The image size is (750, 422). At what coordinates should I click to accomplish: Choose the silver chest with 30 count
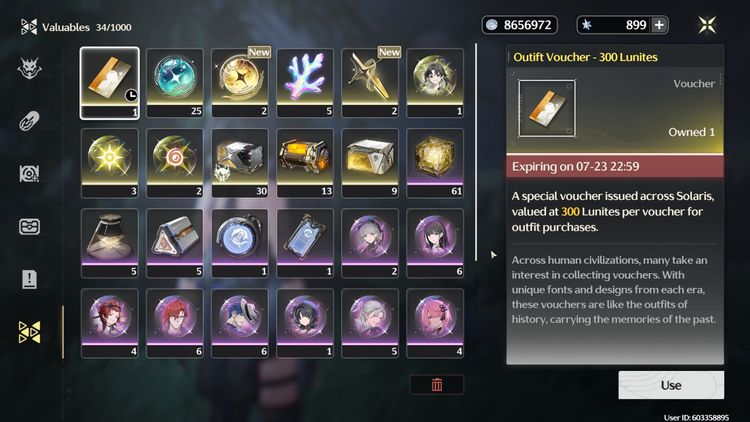[x=240, y=162]
